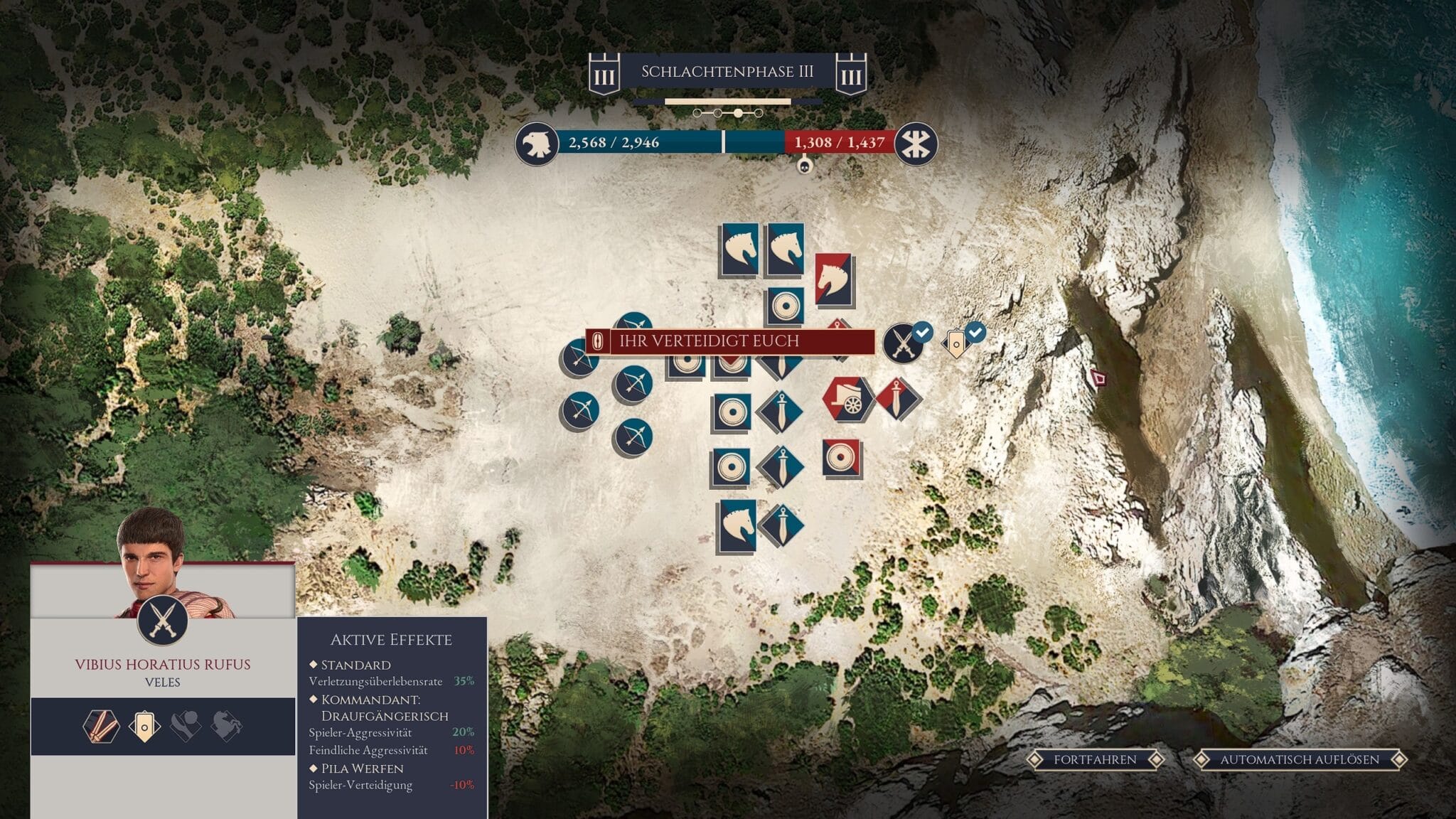Select the red enemy chariot unit
The image size is (1456, 819).
click(x=847, y=400)
